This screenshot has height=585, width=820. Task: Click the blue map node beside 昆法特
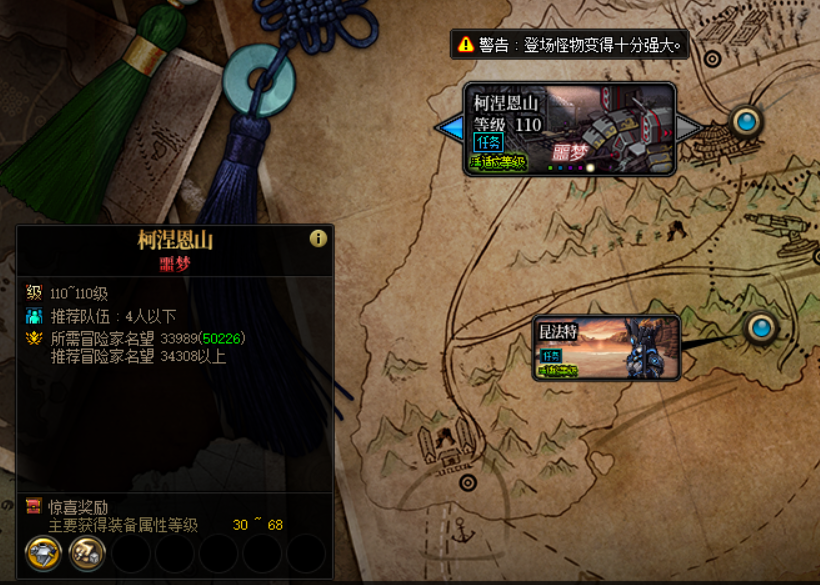(x=762, y=327)
